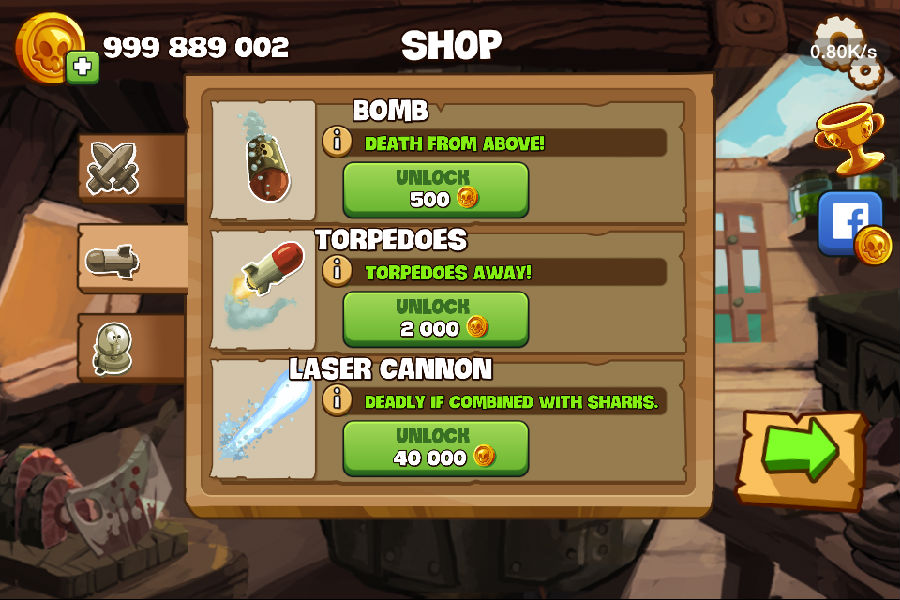Screen dimensions: 900x600
Task: Select the Torpedoes rocket thumbnail
Action: [265, 283]
